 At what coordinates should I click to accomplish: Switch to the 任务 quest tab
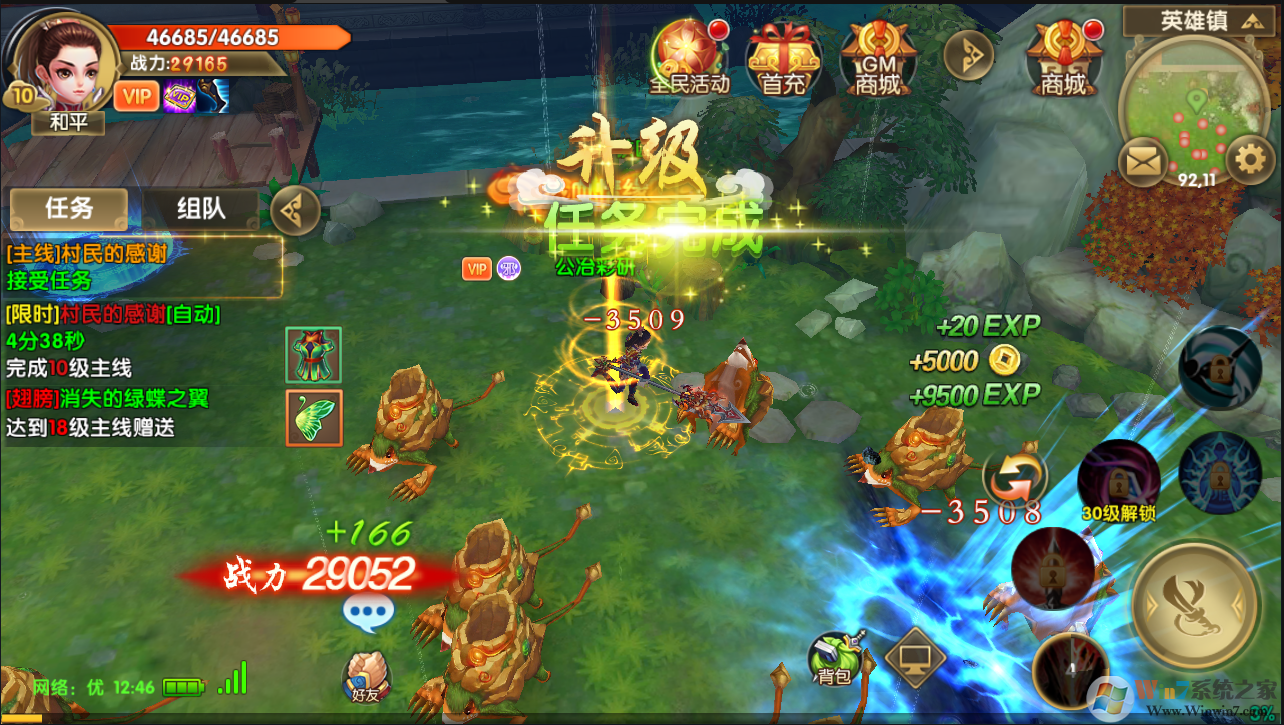pyautogui.click(x=69, y=208)
